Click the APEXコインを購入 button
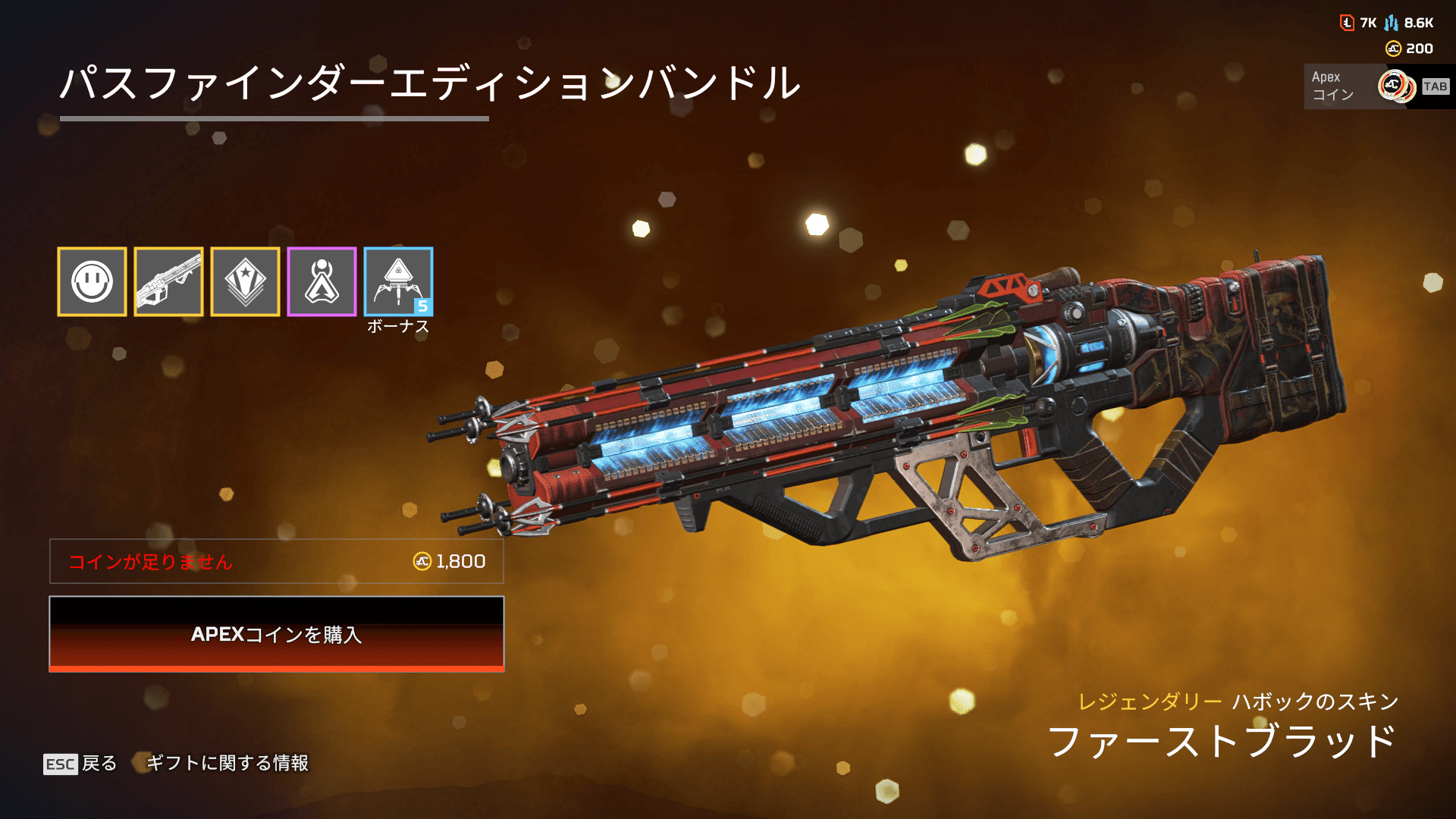This screenshot has height=819, width=1456. coord(277,634)
